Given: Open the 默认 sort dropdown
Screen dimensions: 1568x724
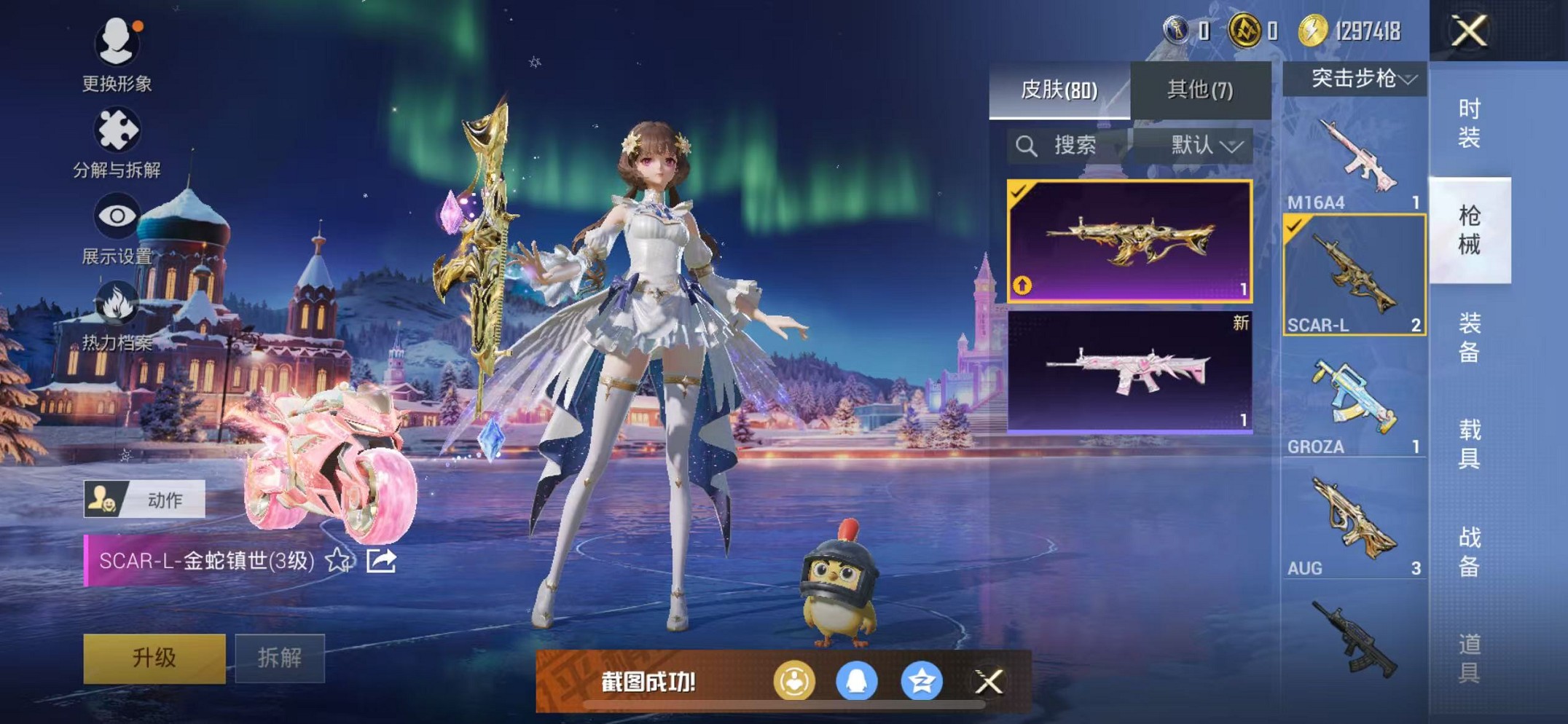Looking at the screenshot, I should (x=1204, y=146).
